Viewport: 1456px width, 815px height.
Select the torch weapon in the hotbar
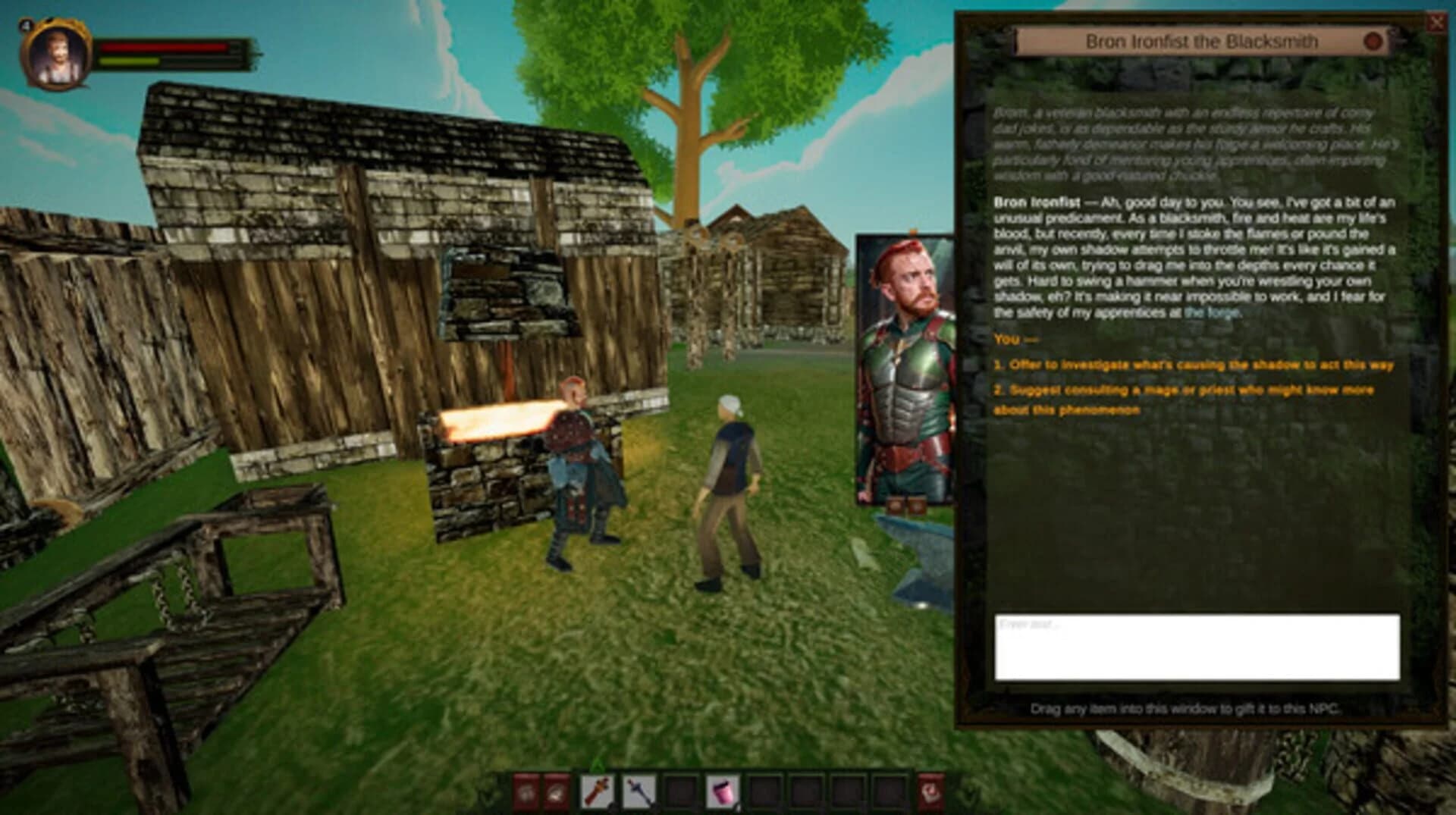(x=598, y=788)
